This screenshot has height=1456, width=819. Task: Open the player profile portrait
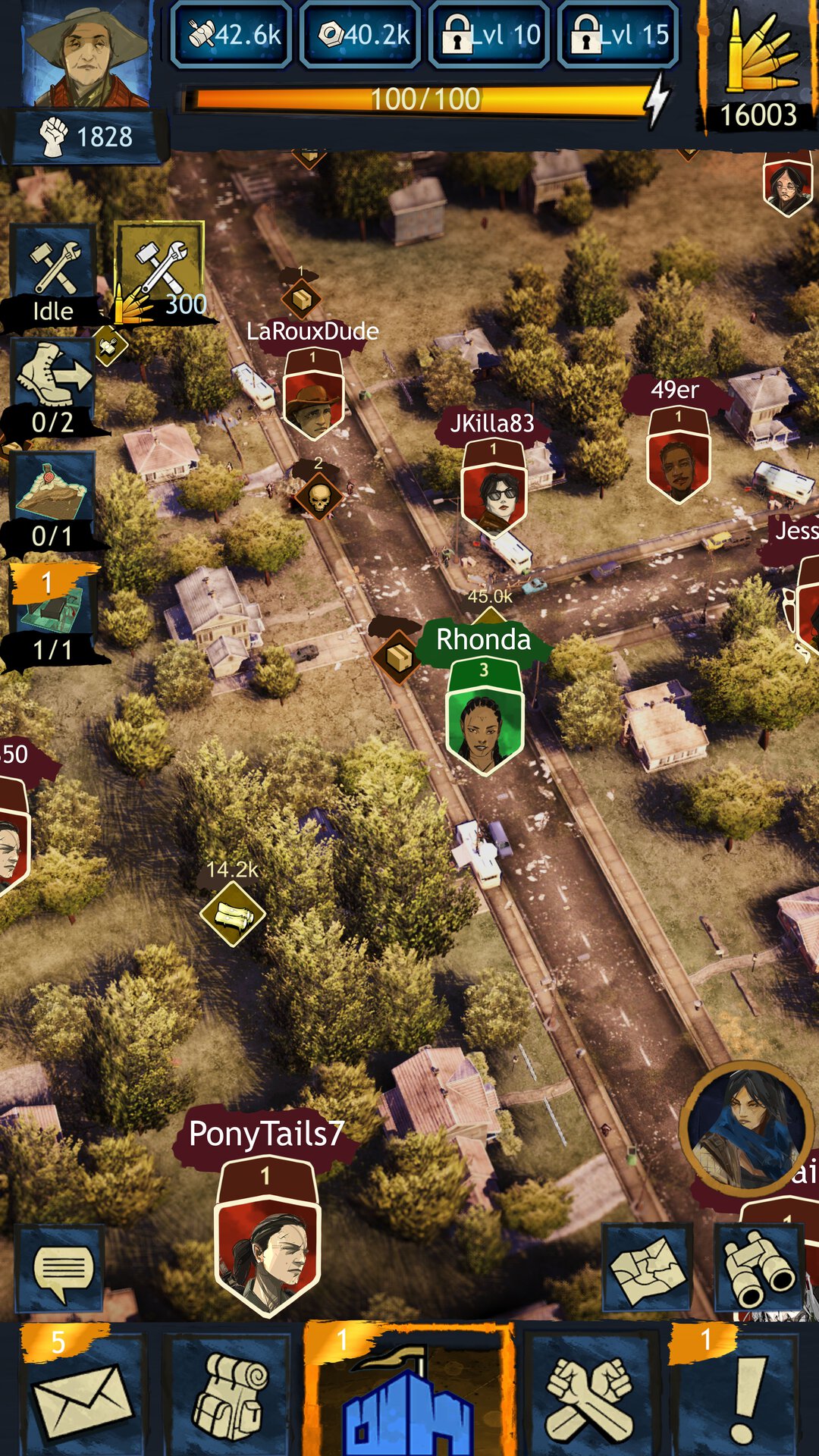tap(85, 55)
